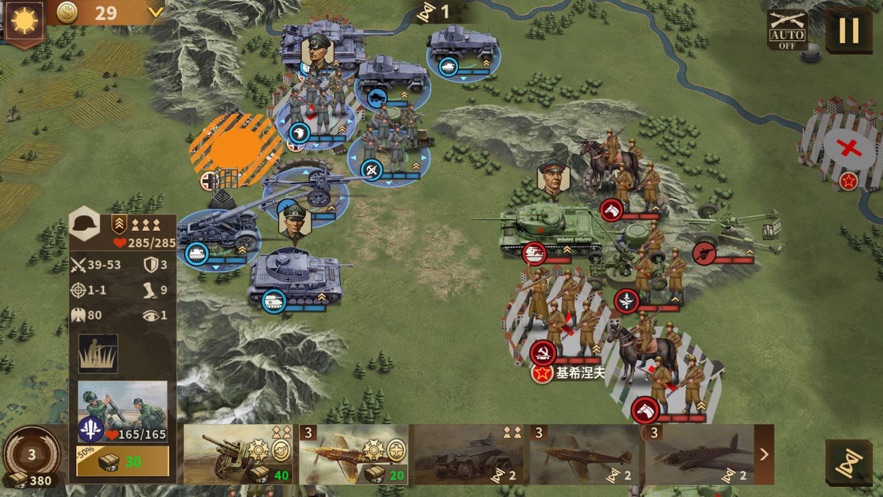Tap the 基希涅夫 city label

click(x=581, y=373)
